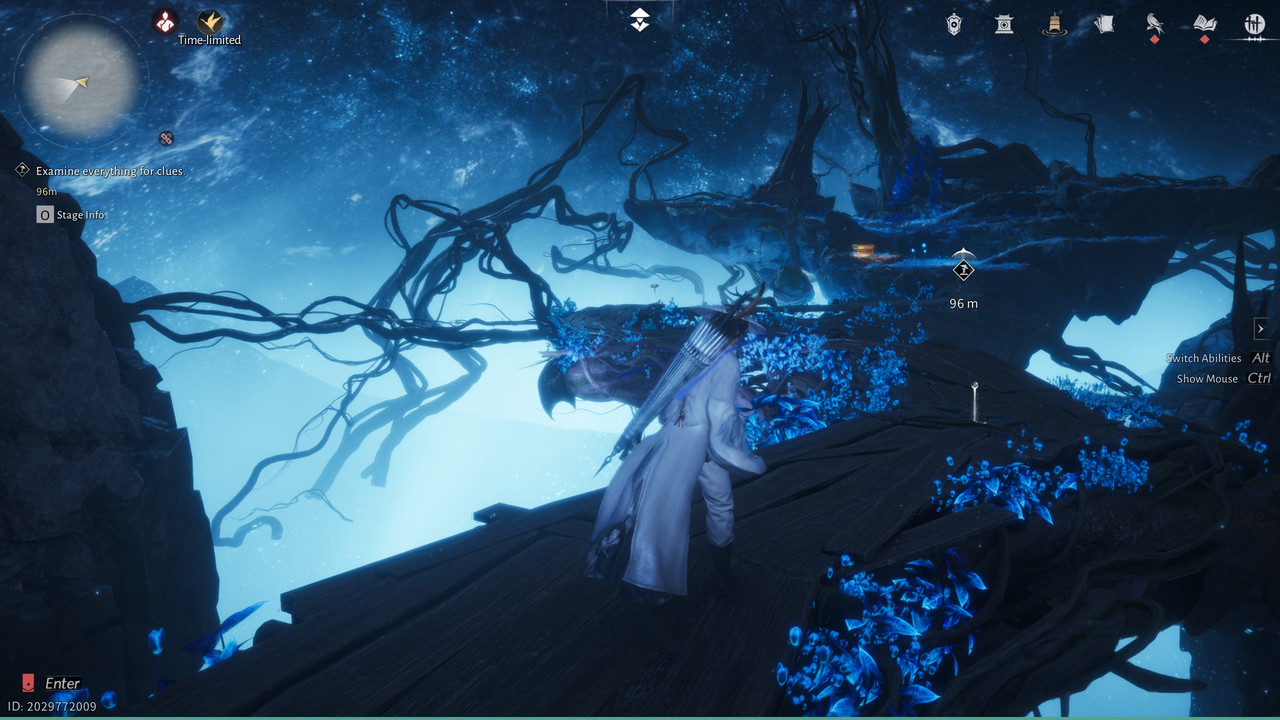Click the double-arrow indicator at top center
Viewport: 1280px width, 720px height.
(640, 19)
